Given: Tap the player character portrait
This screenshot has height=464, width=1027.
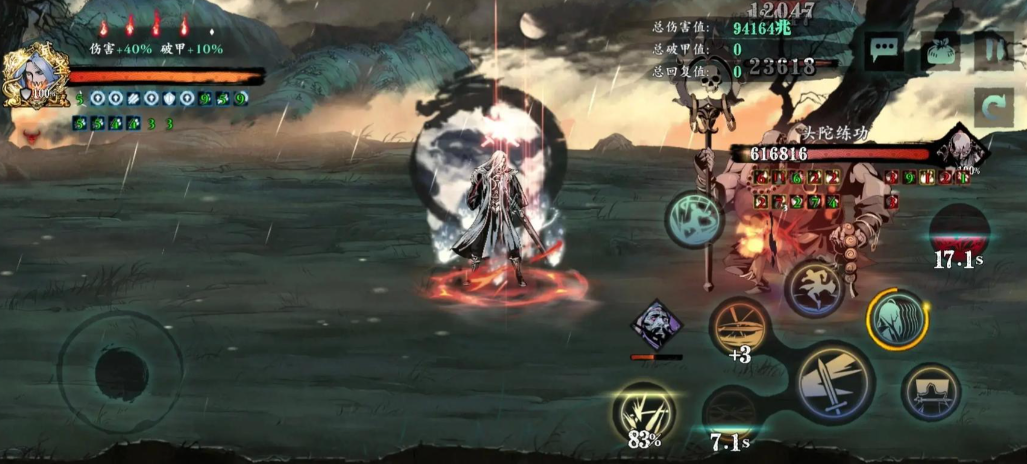Looking at the screenshot, I should (x=33, y=75).
